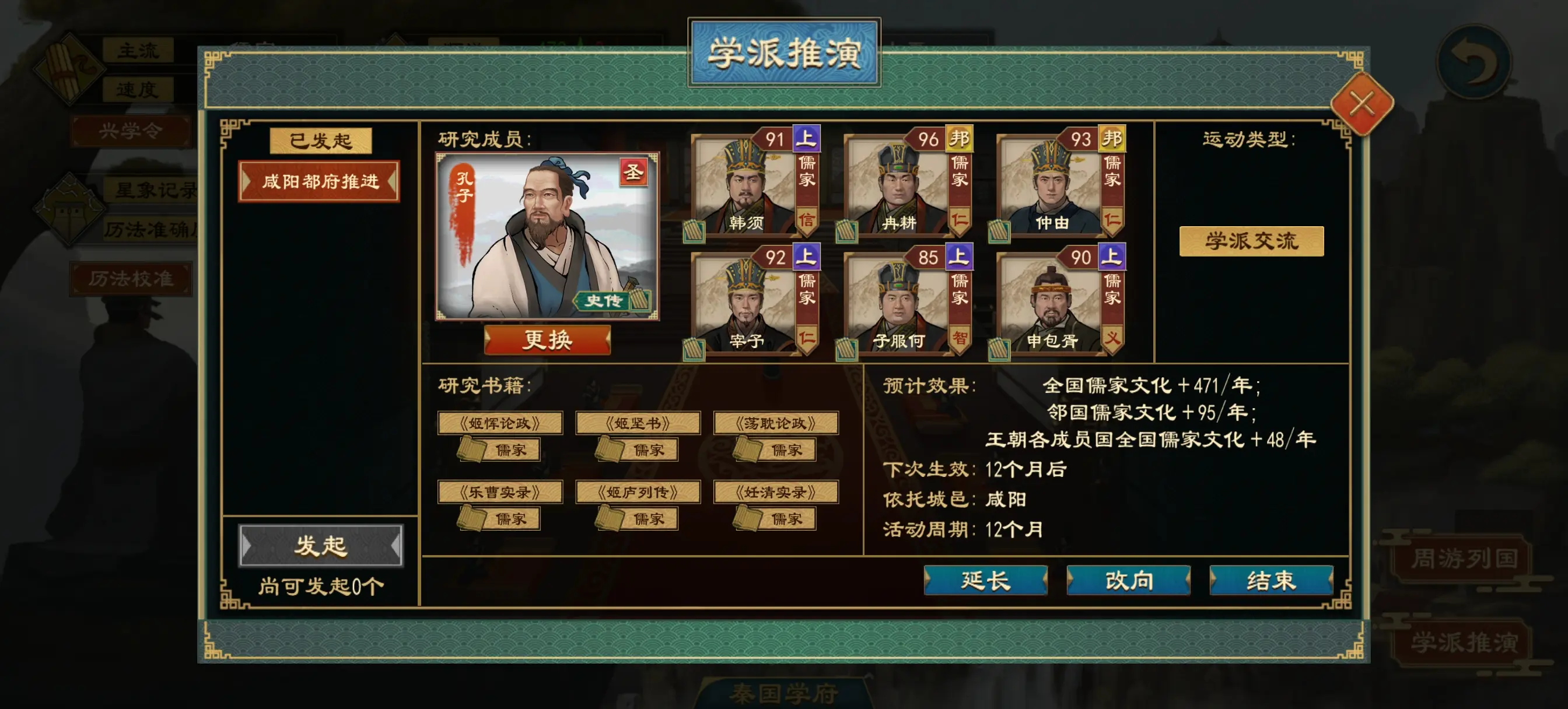This screenshot has width=1568, height=709.
Task: Toggle 《姬恽论政》 research book selection
Action: click(x=501, y=423)
